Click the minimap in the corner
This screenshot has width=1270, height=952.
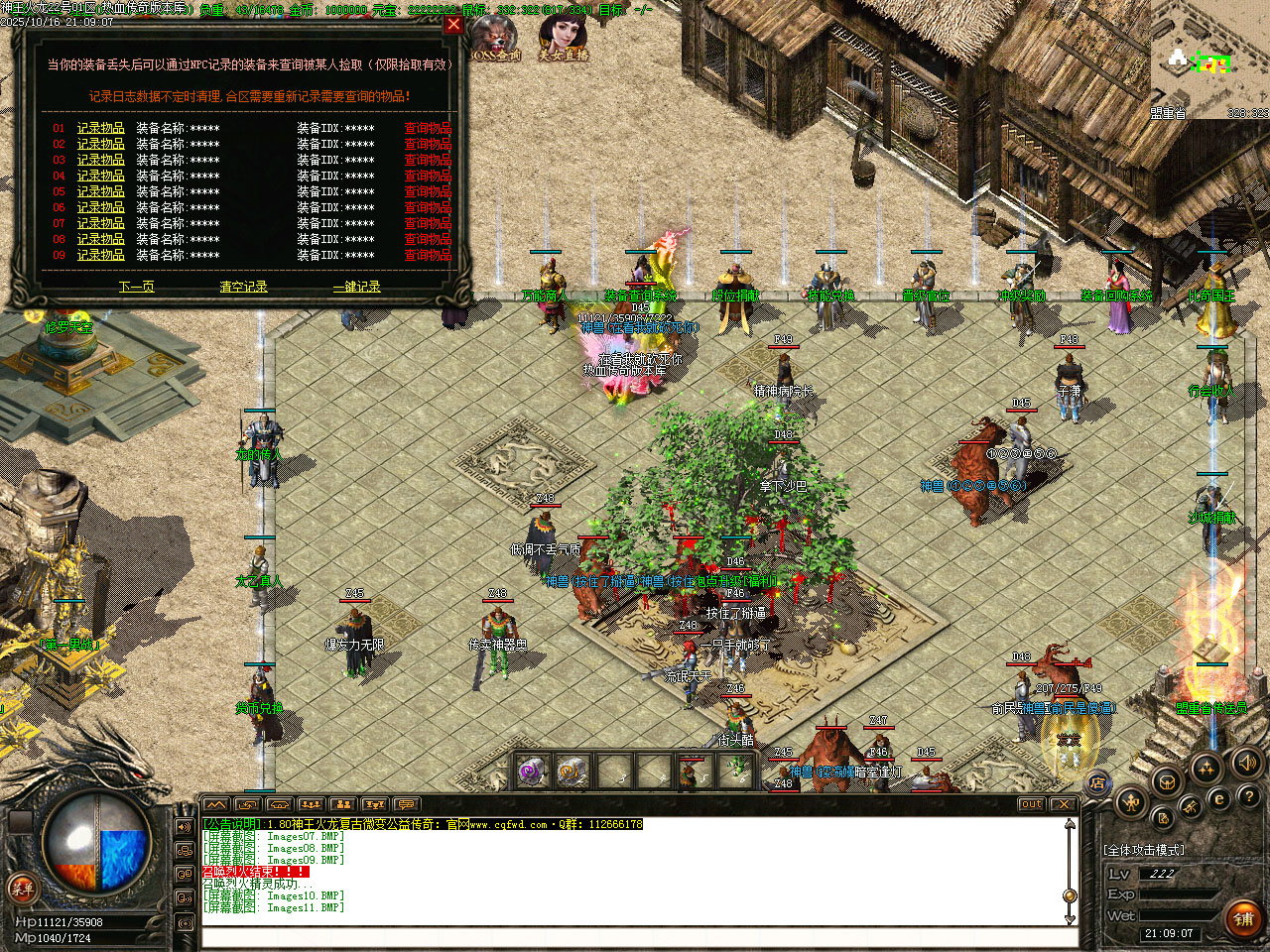pos(1210,59)
